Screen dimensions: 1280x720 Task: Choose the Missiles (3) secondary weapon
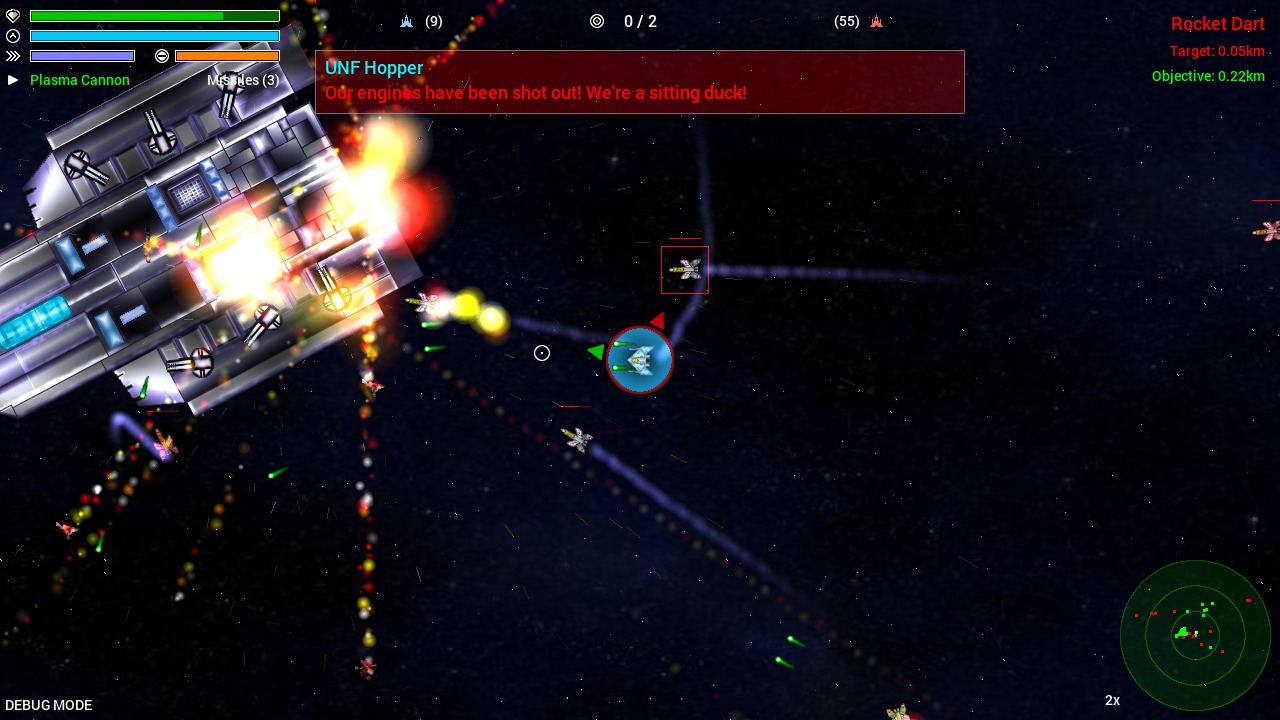pos(243,80)
